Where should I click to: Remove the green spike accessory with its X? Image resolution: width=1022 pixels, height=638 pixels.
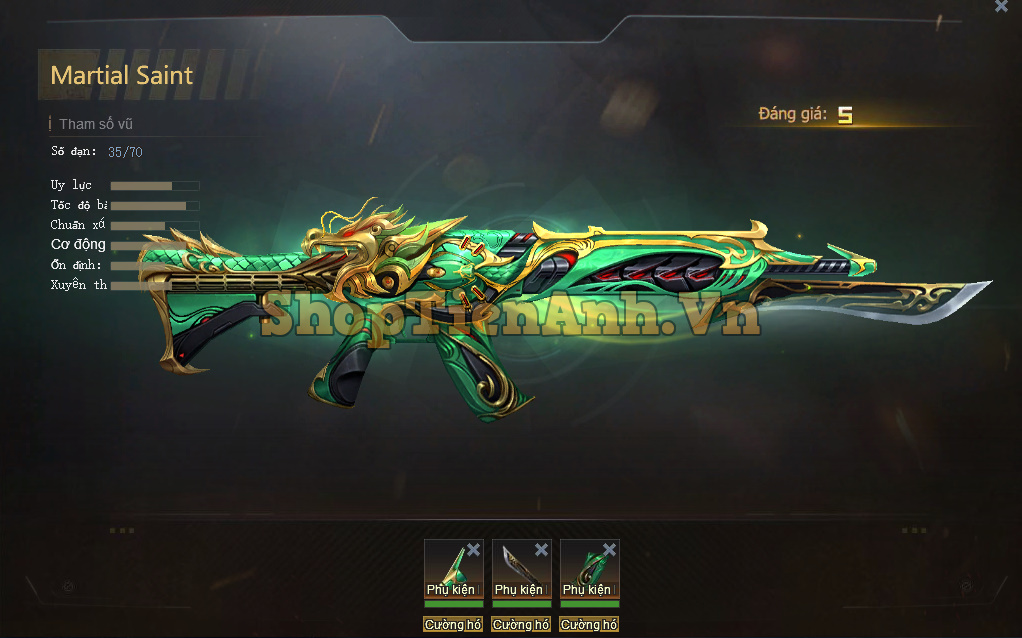[474, 550]
